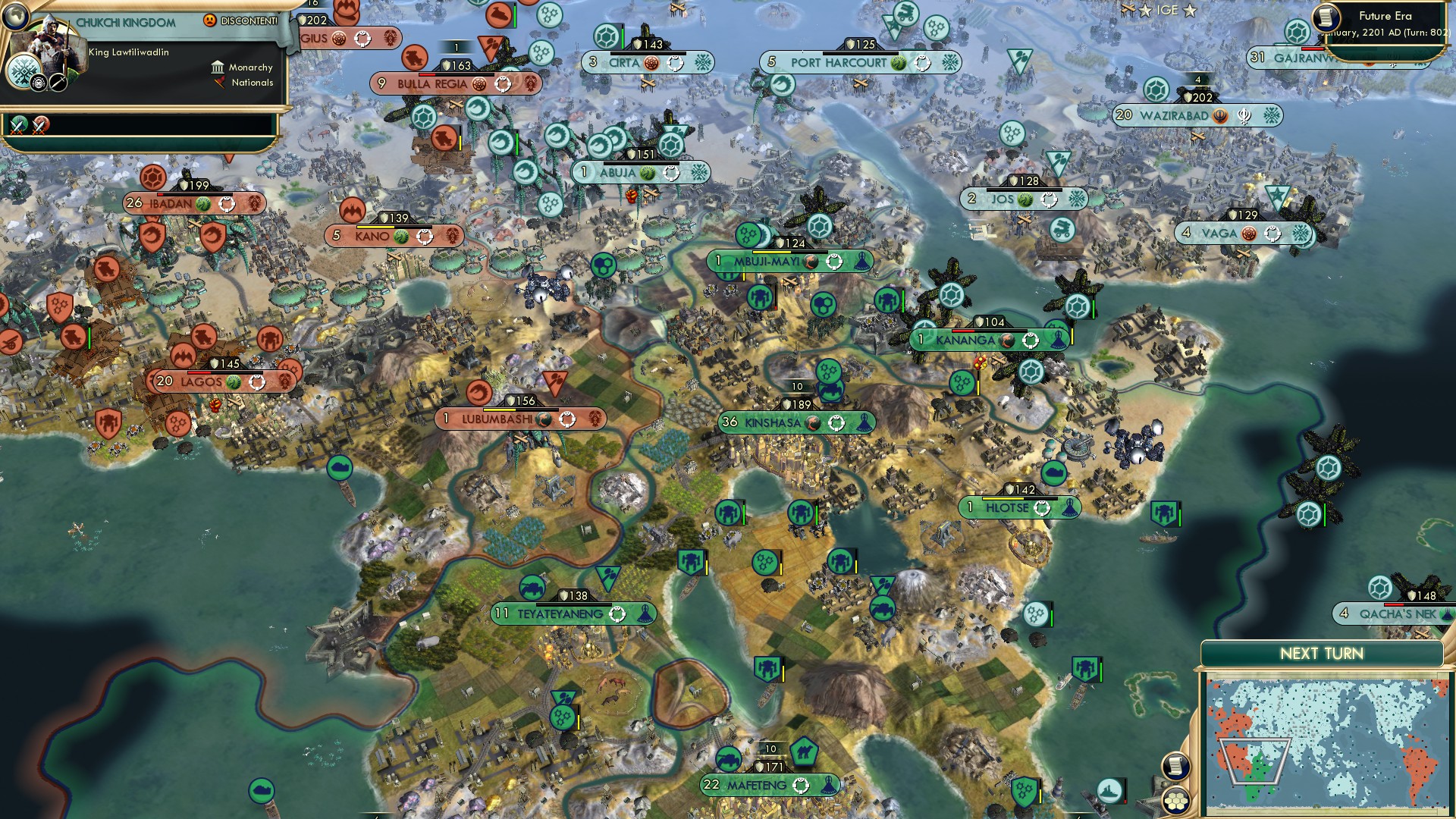The height and width of the screenshot is (819, 1456).
Task: Click the globe icon in the top-left corner
Action: [15, 17]
